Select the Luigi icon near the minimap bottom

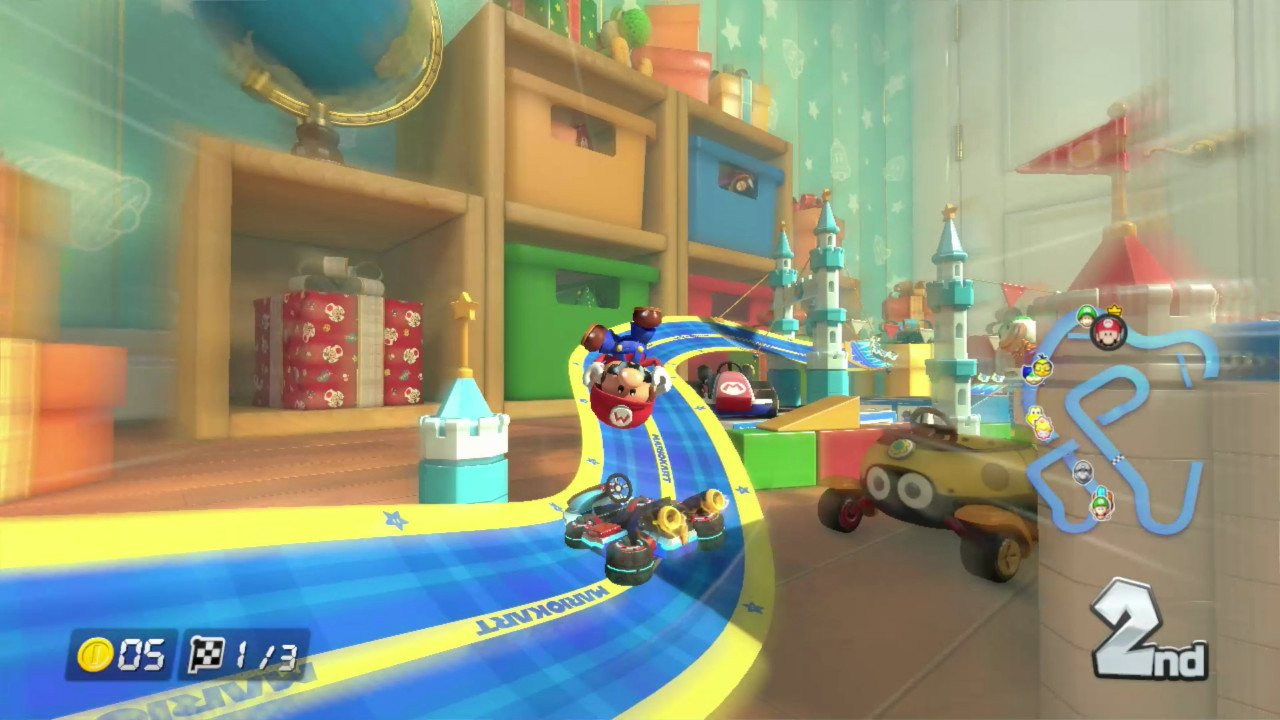click(1100, 506)
